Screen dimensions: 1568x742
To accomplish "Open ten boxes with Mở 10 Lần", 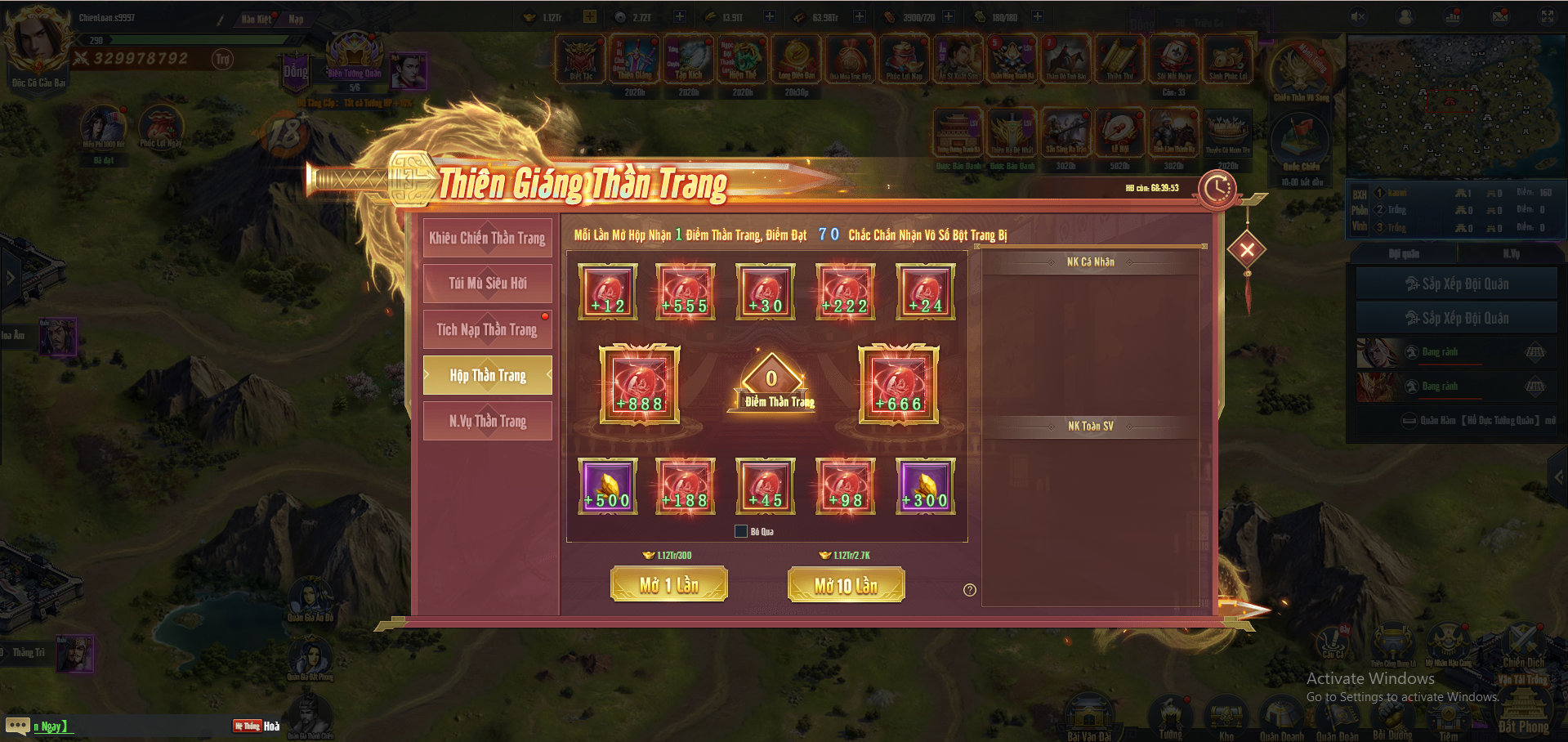I will [846, 585].
